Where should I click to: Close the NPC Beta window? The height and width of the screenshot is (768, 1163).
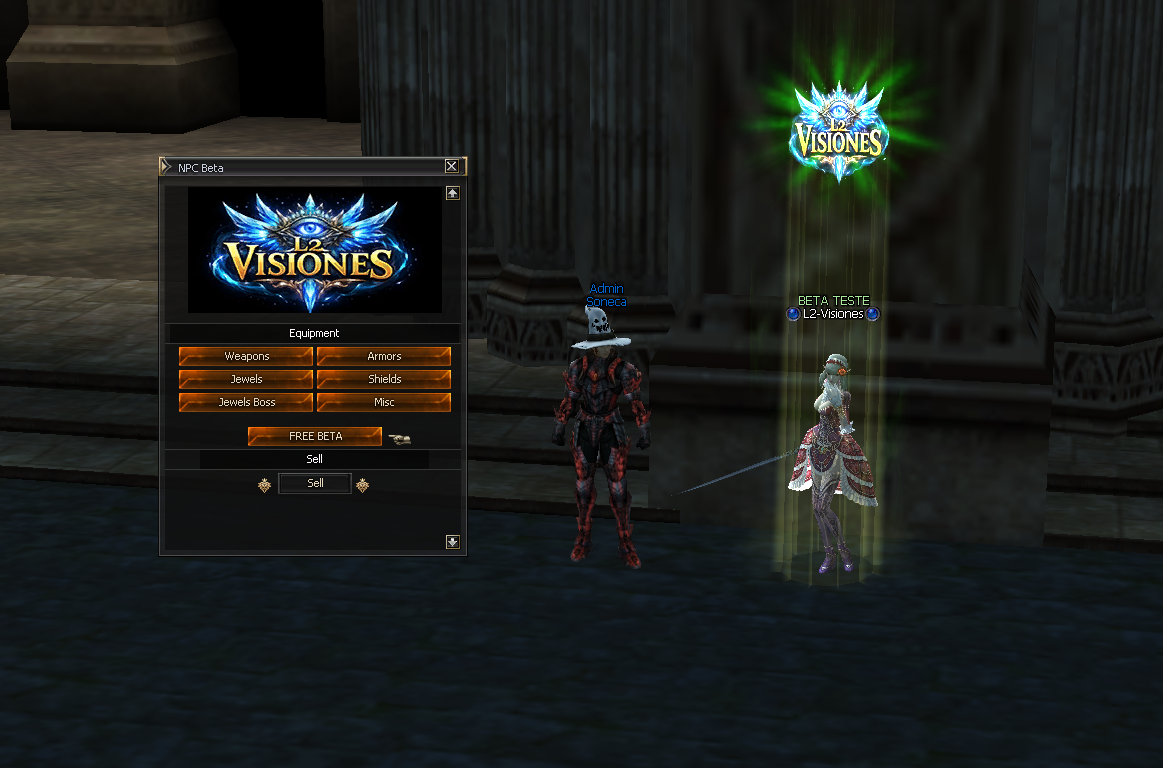coord(452,167)
